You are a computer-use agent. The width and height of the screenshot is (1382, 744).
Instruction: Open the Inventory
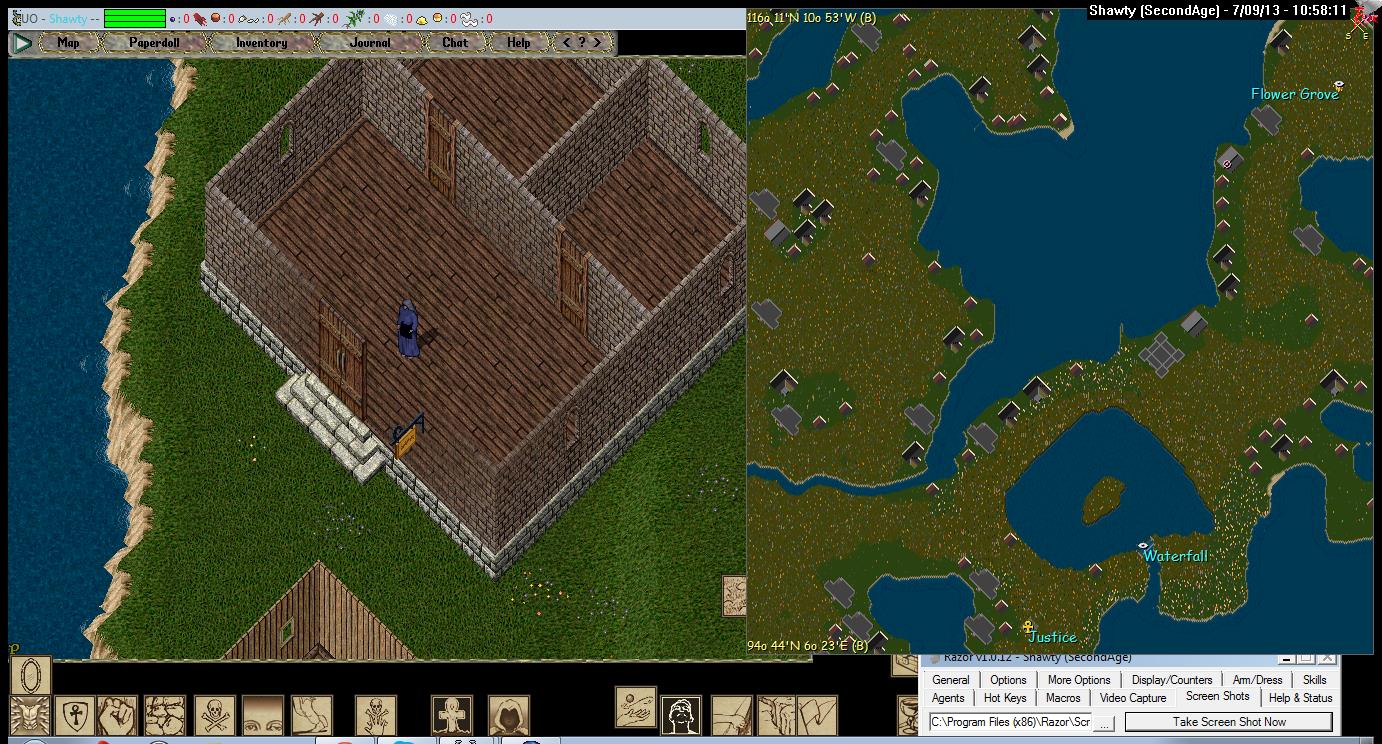[x=261, y=43]
